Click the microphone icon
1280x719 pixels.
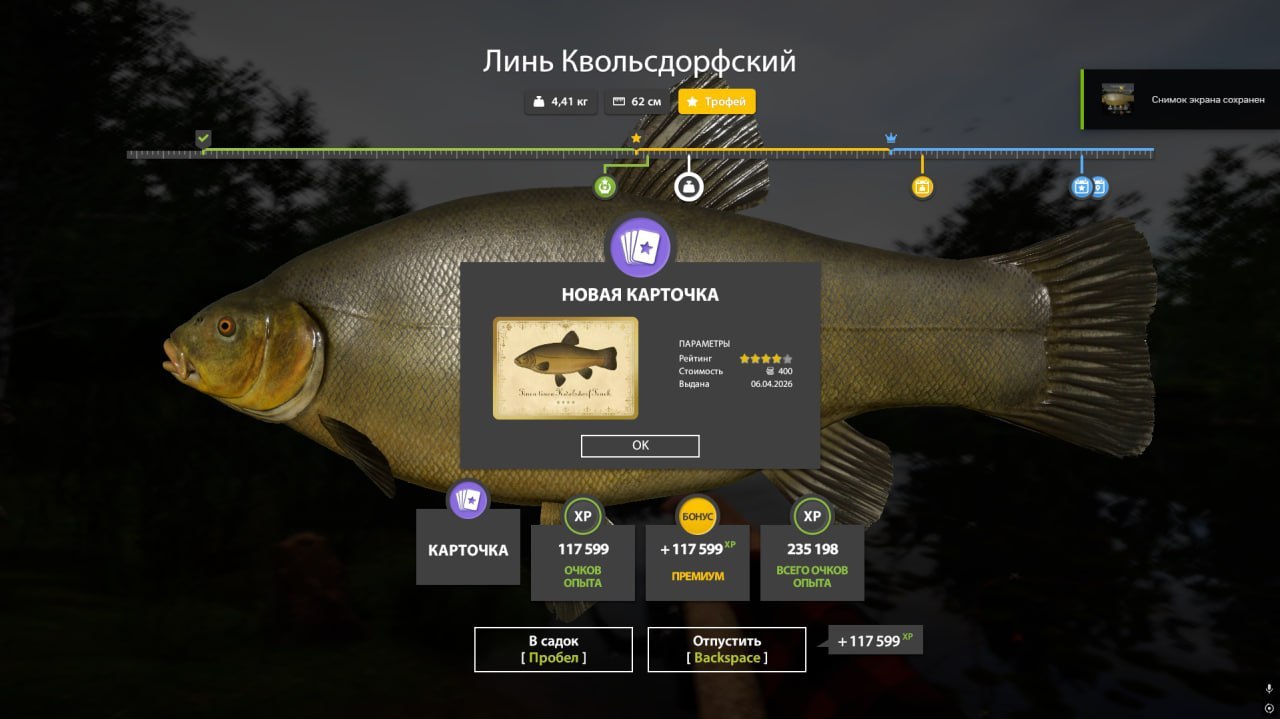1269,689
